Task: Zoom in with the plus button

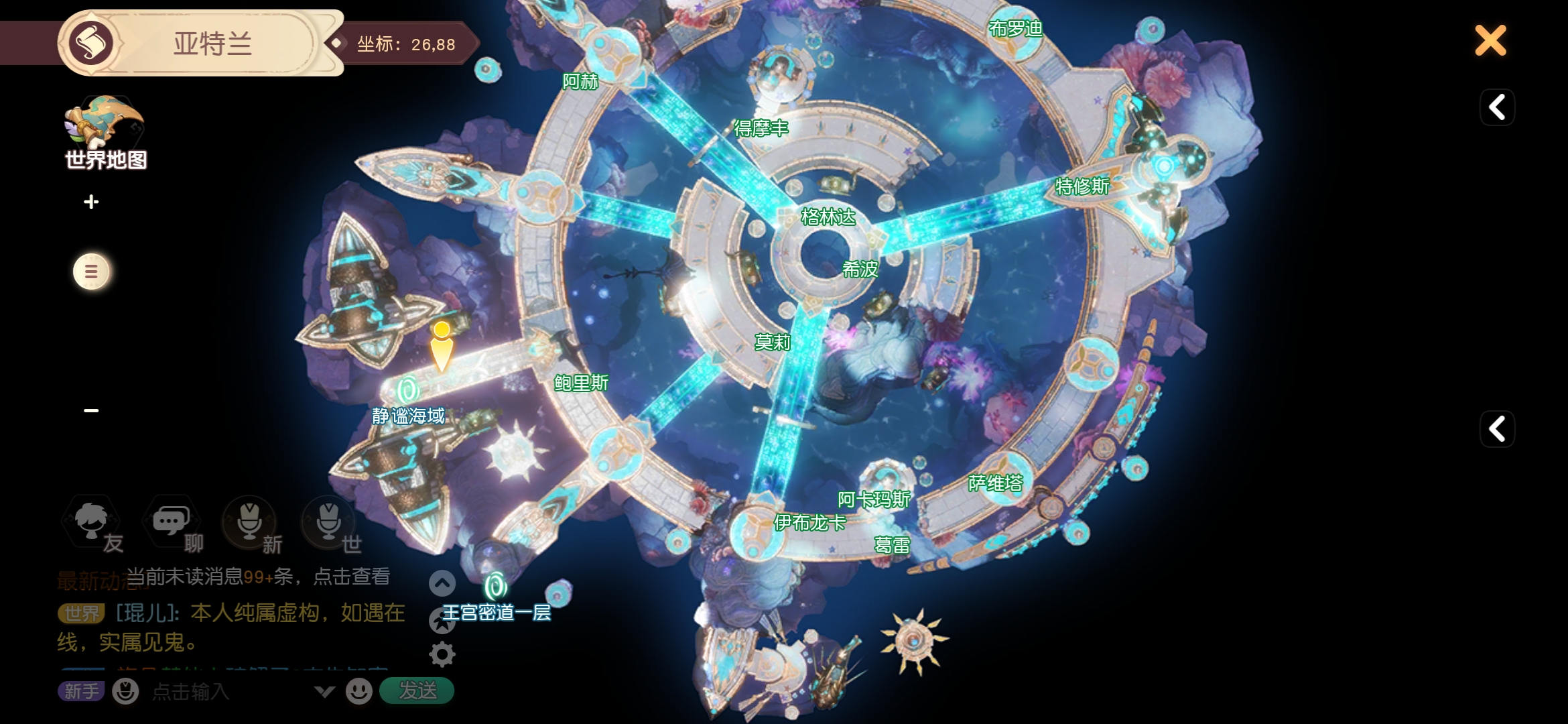Action: 92,202
